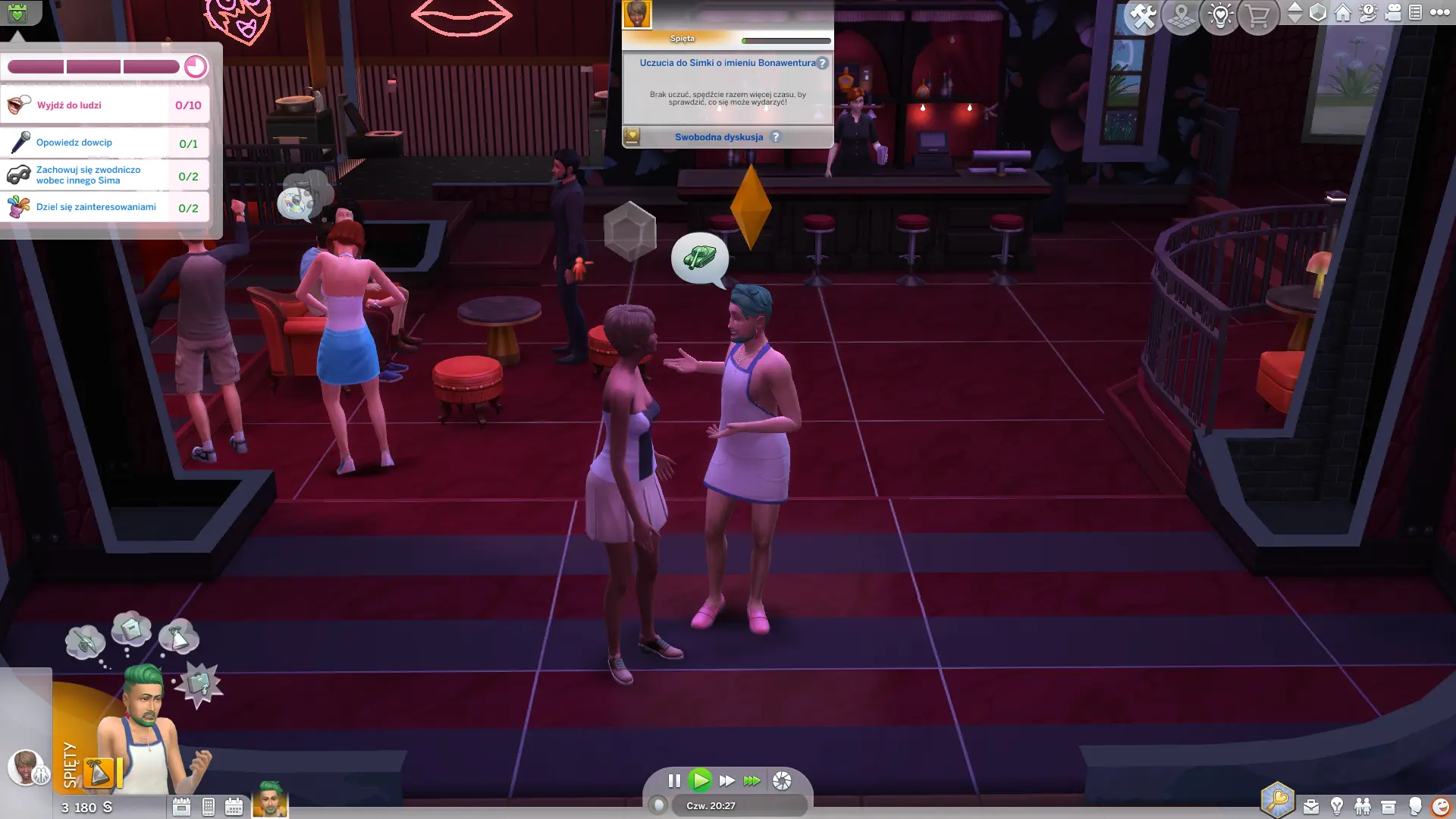This screenshot has height=819, width=1456.
Task: Click the heart lightbulb icon
Action: coord(1219,16)
